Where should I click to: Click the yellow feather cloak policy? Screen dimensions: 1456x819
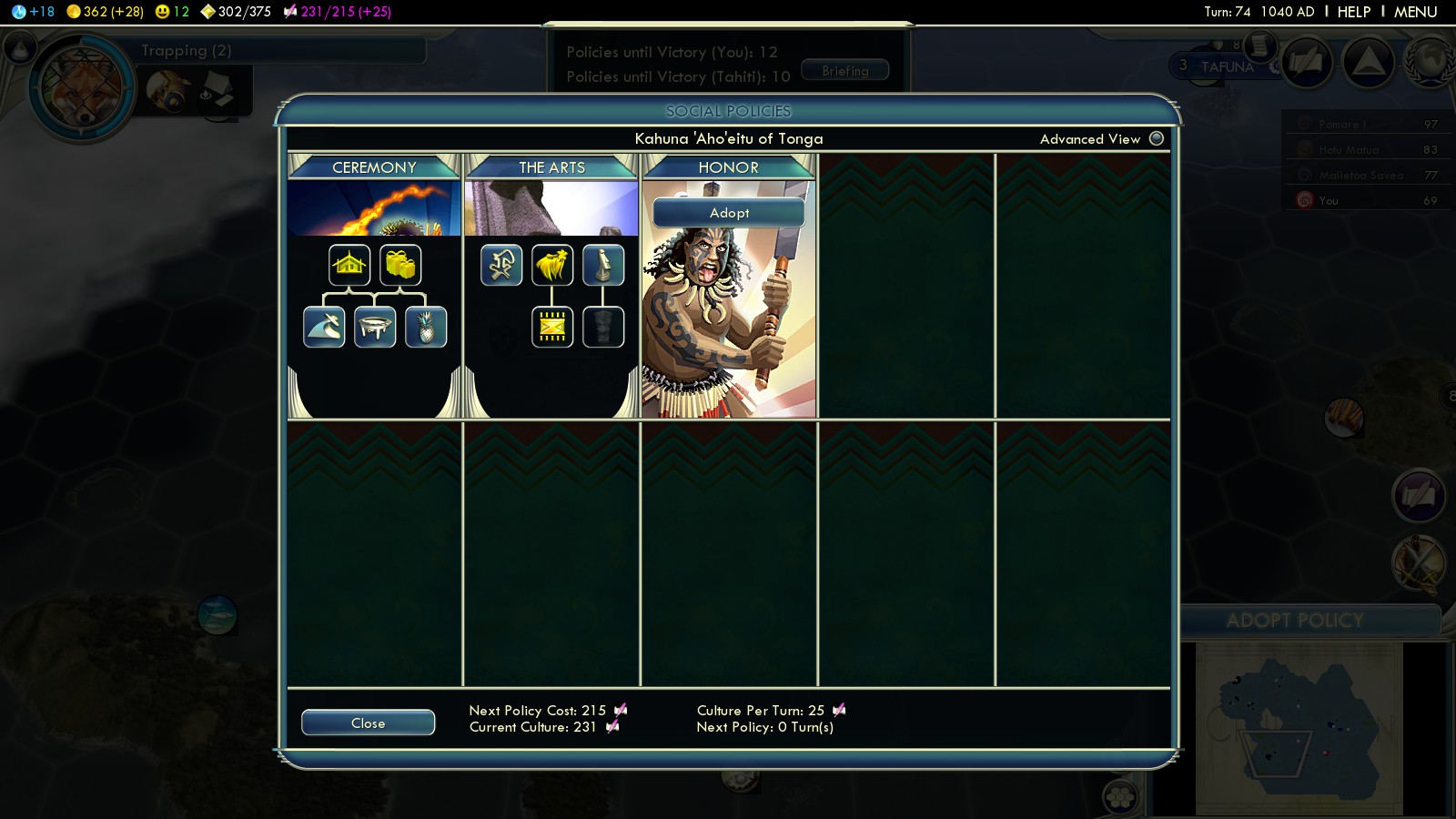coord(552,265)
